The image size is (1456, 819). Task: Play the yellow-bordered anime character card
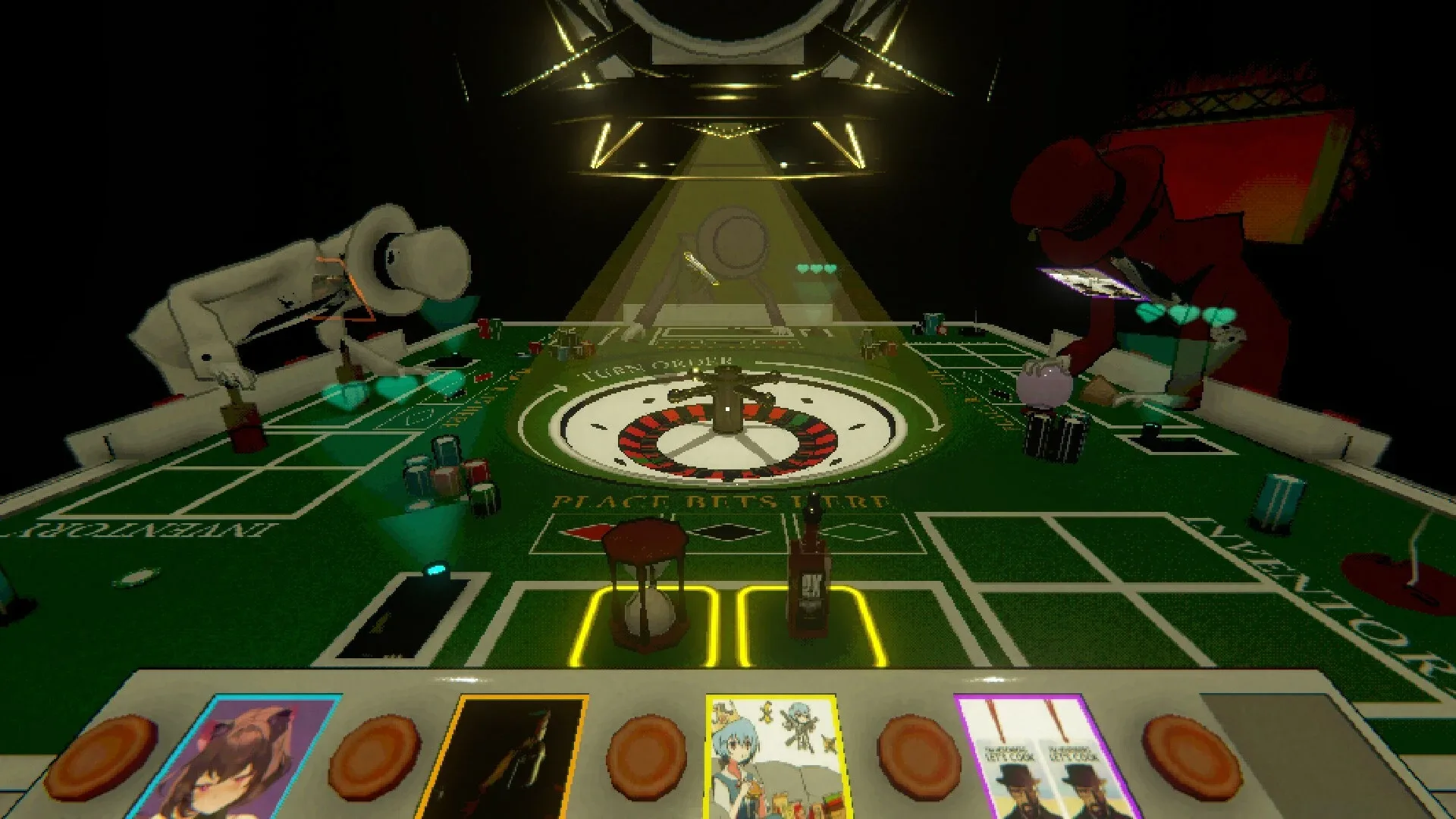coord(773,758)
